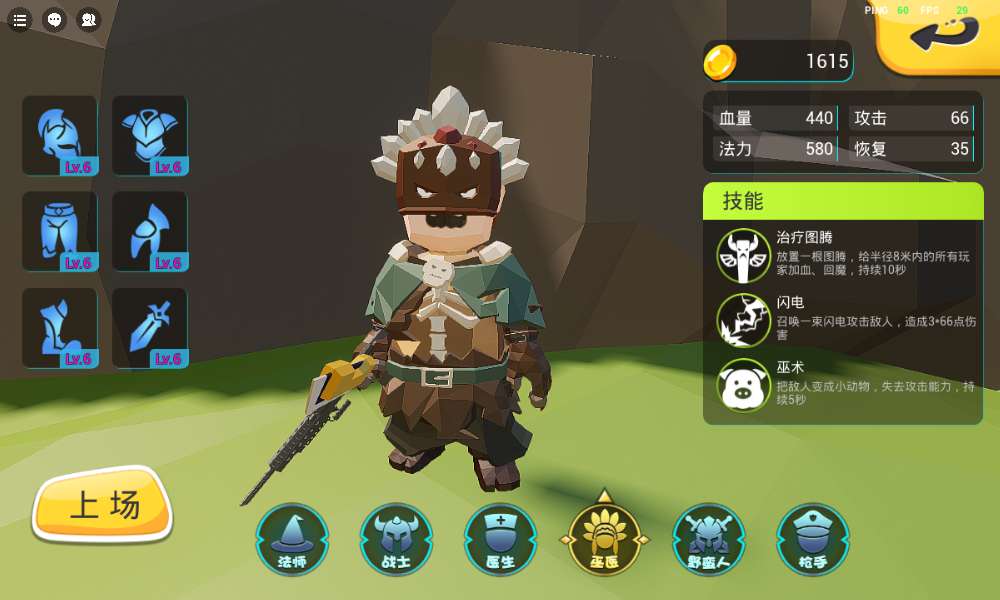Select the chest armor equipment slot
Image resolution: width=1000 pixels, height=600 pixels.
[x=150, y=136]
